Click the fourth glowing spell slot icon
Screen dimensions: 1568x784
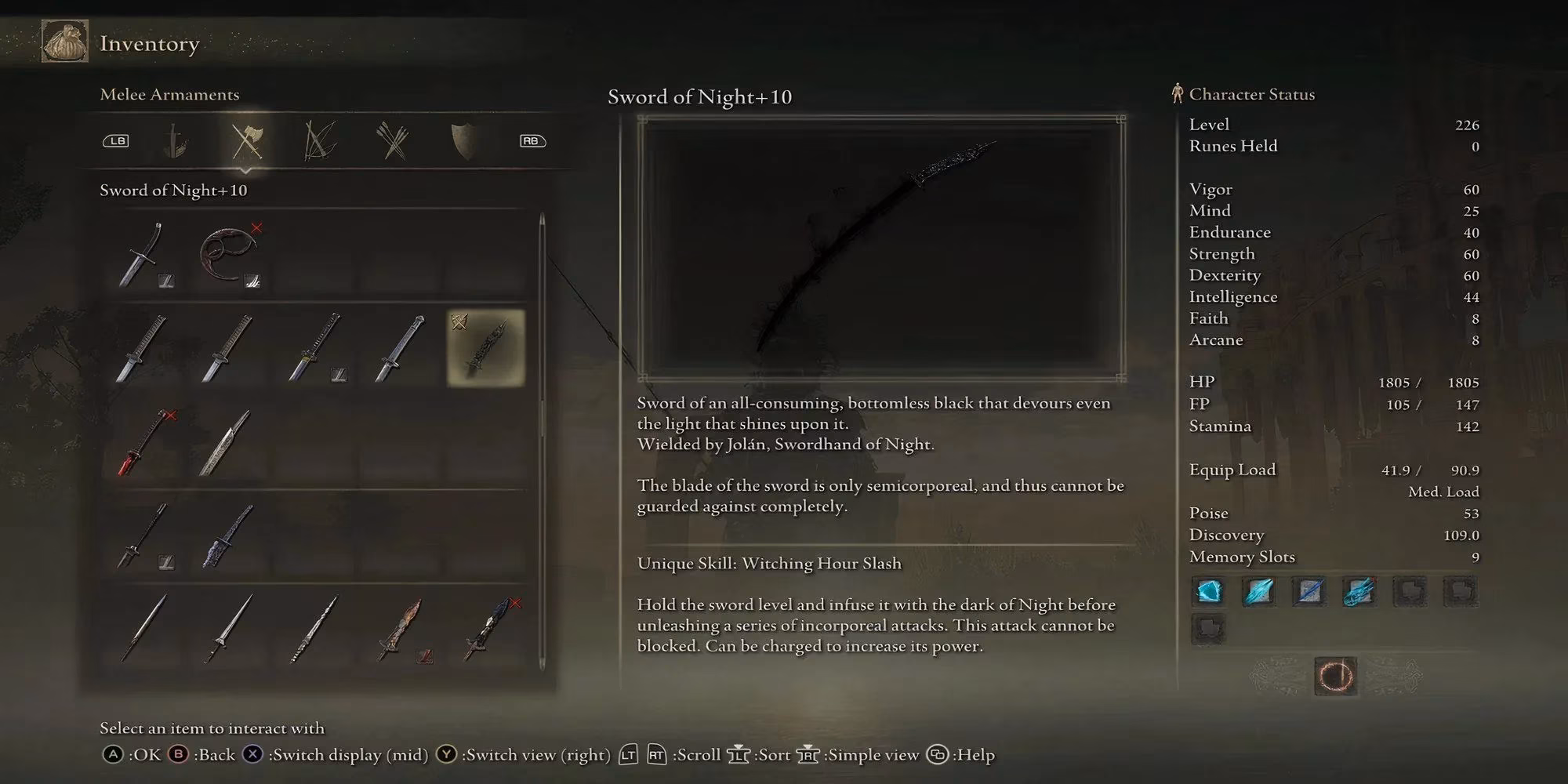(1359, 593)
